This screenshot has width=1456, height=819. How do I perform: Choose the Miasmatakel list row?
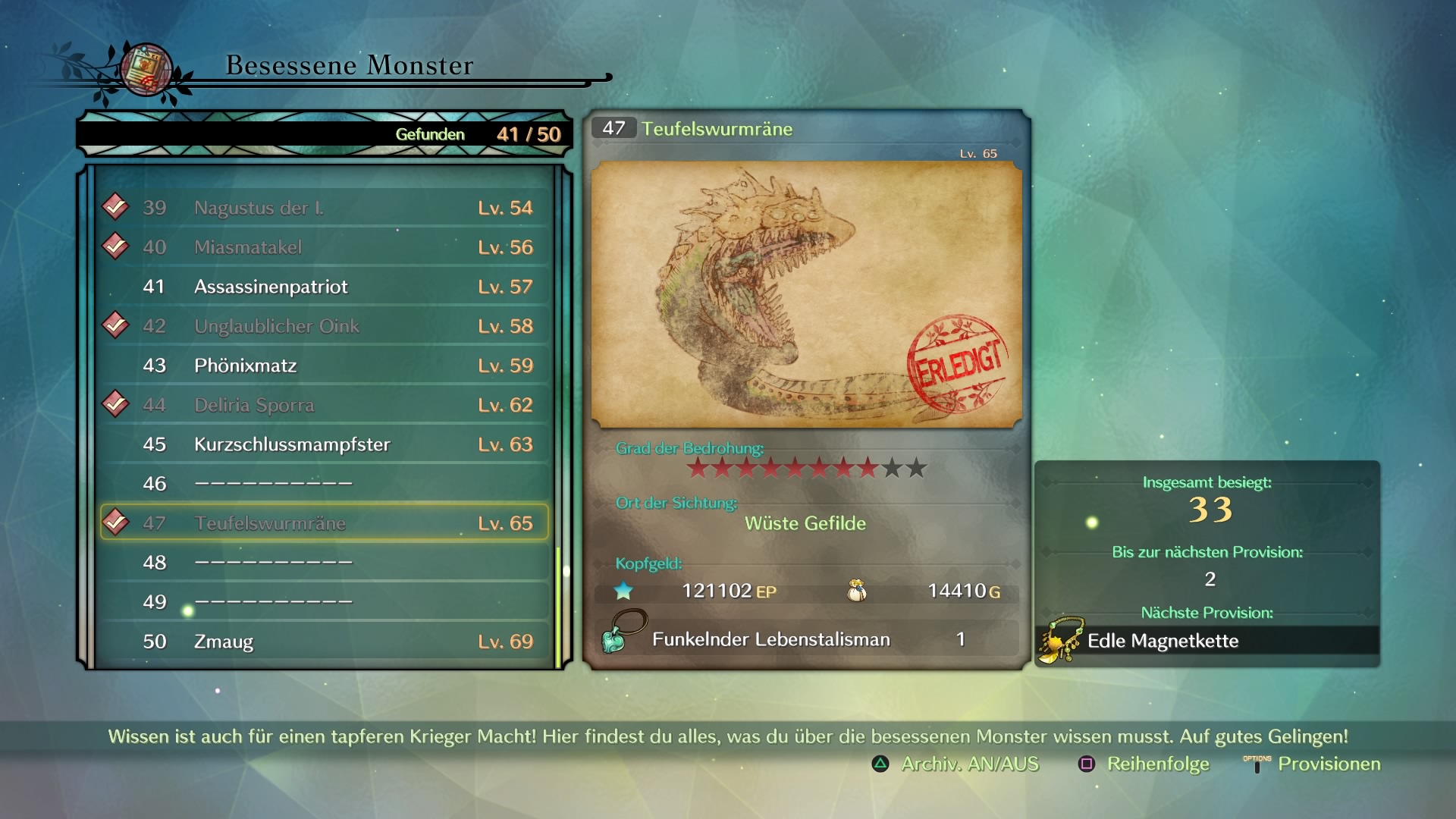click(325, 247)
